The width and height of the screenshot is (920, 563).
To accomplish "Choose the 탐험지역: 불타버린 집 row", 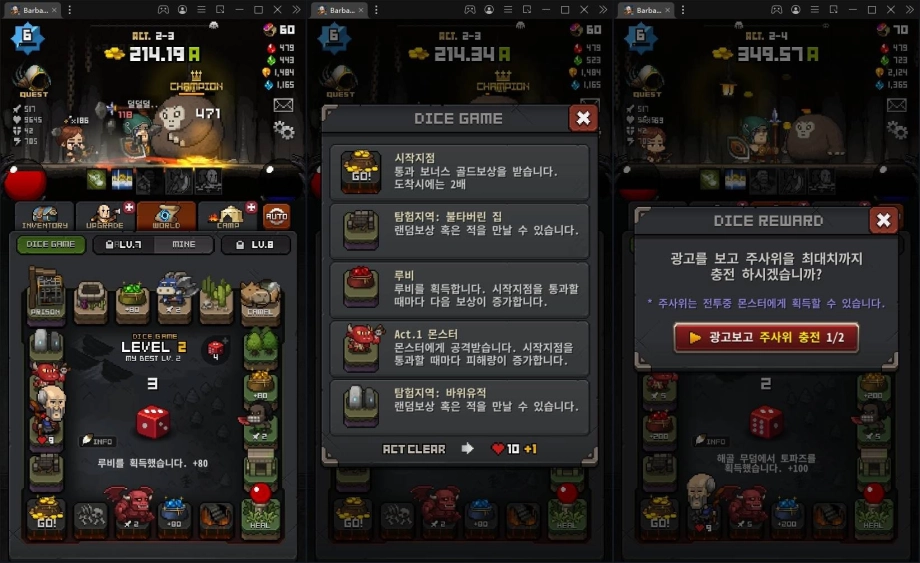I will 461,231.
